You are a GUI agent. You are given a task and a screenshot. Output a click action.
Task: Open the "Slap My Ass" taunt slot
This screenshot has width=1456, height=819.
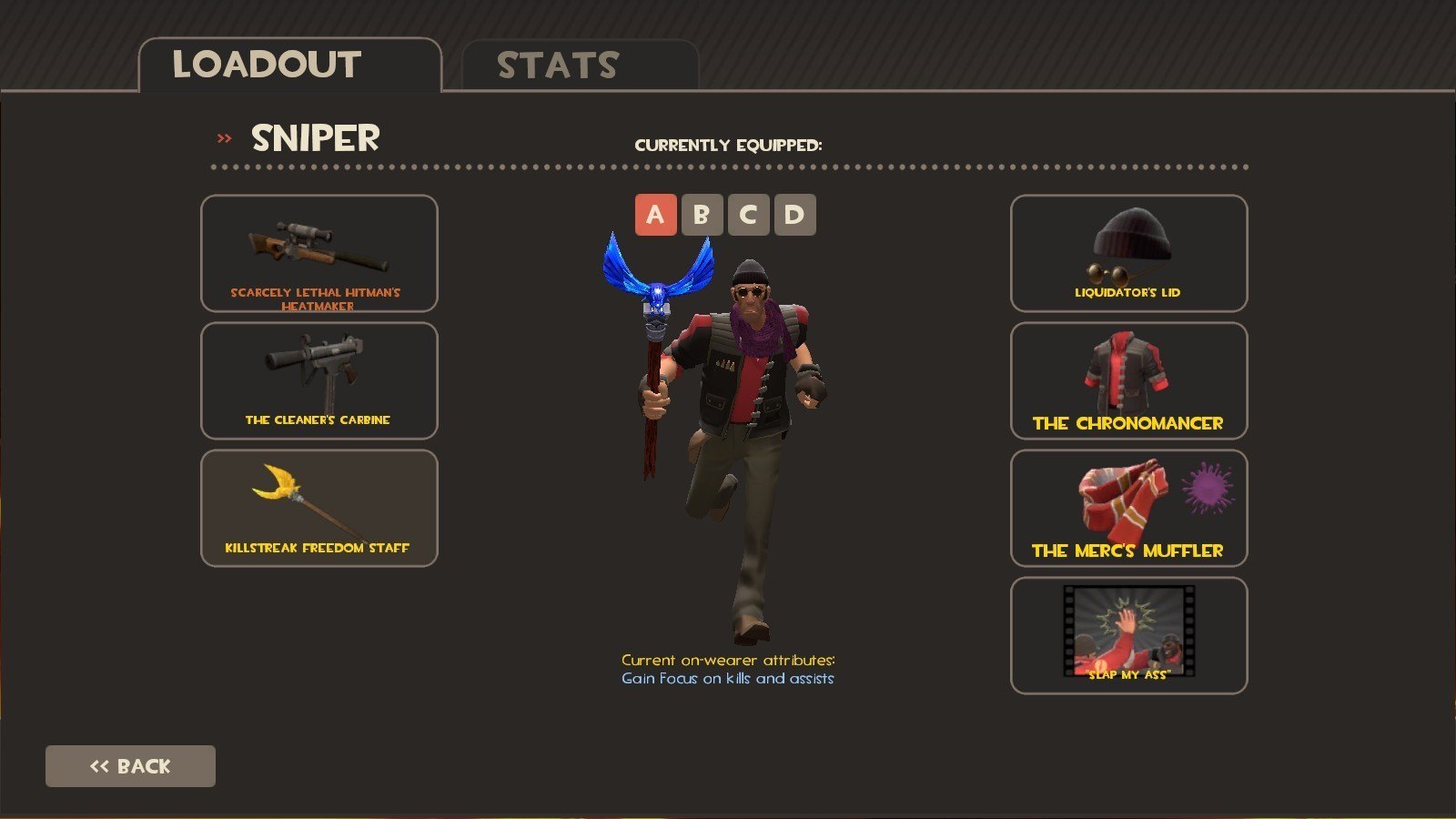pos(1128,635)
